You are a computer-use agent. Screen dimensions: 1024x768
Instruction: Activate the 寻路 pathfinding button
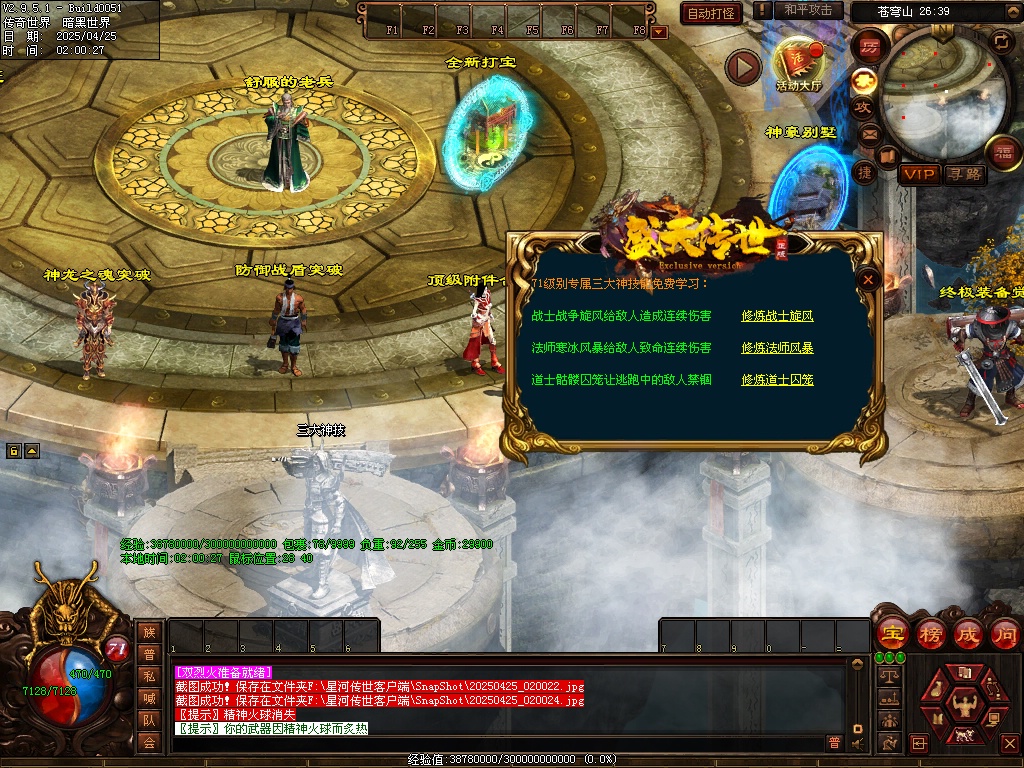965,174
